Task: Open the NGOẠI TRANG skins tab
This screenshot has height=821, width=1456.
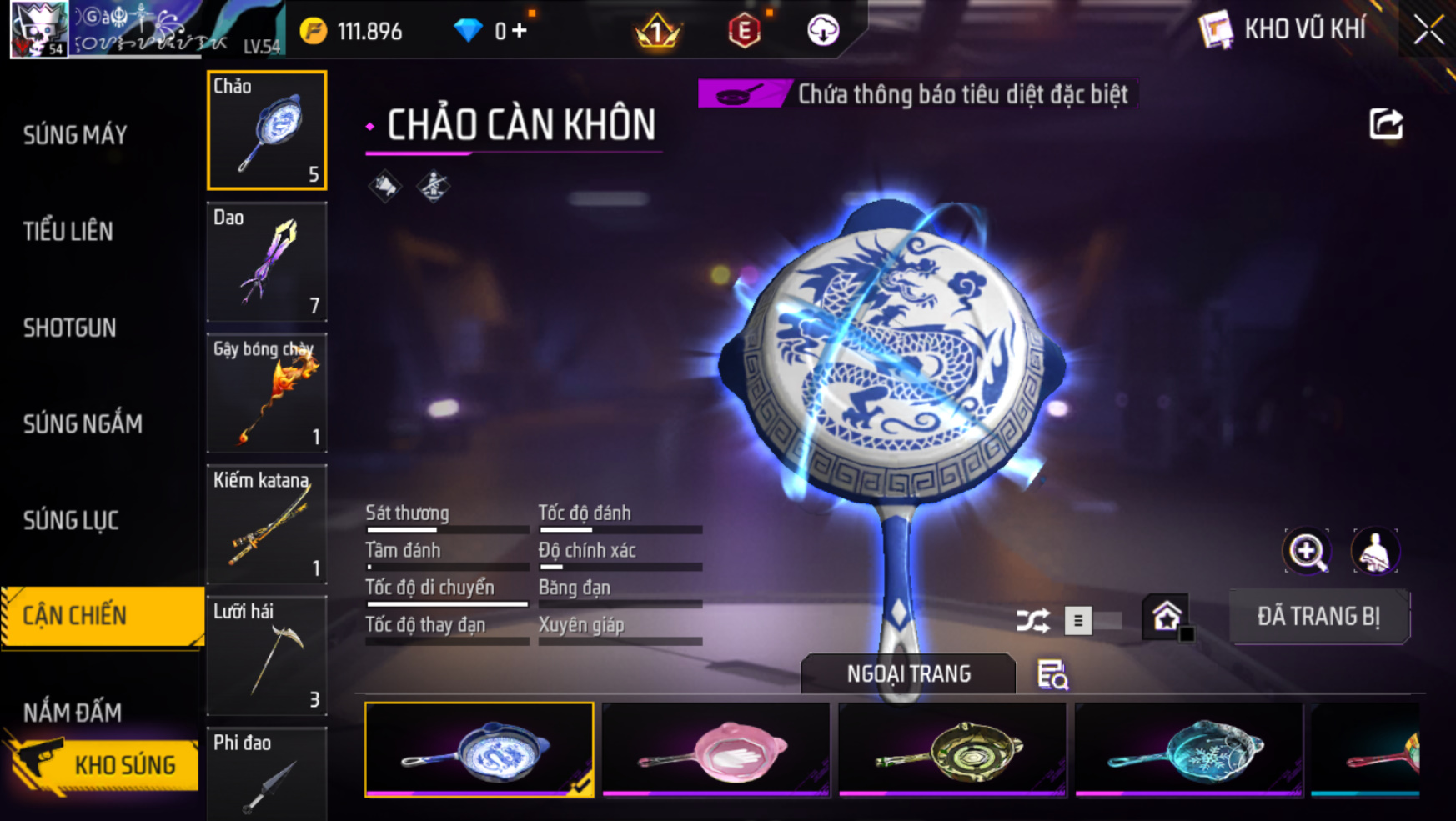Action: tap(908, 673)
